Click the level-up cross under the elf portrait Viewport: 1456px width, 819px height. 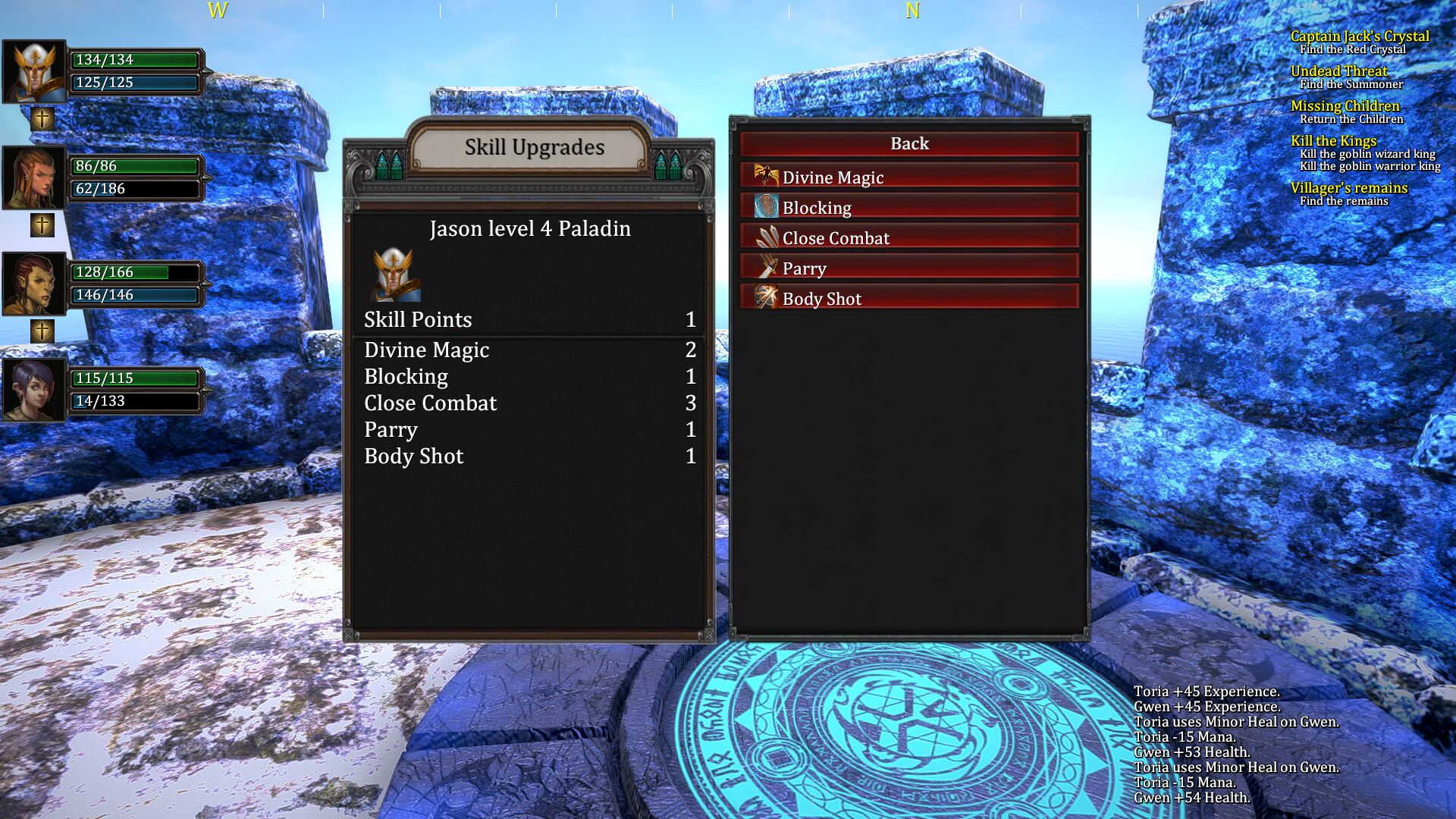42,224
